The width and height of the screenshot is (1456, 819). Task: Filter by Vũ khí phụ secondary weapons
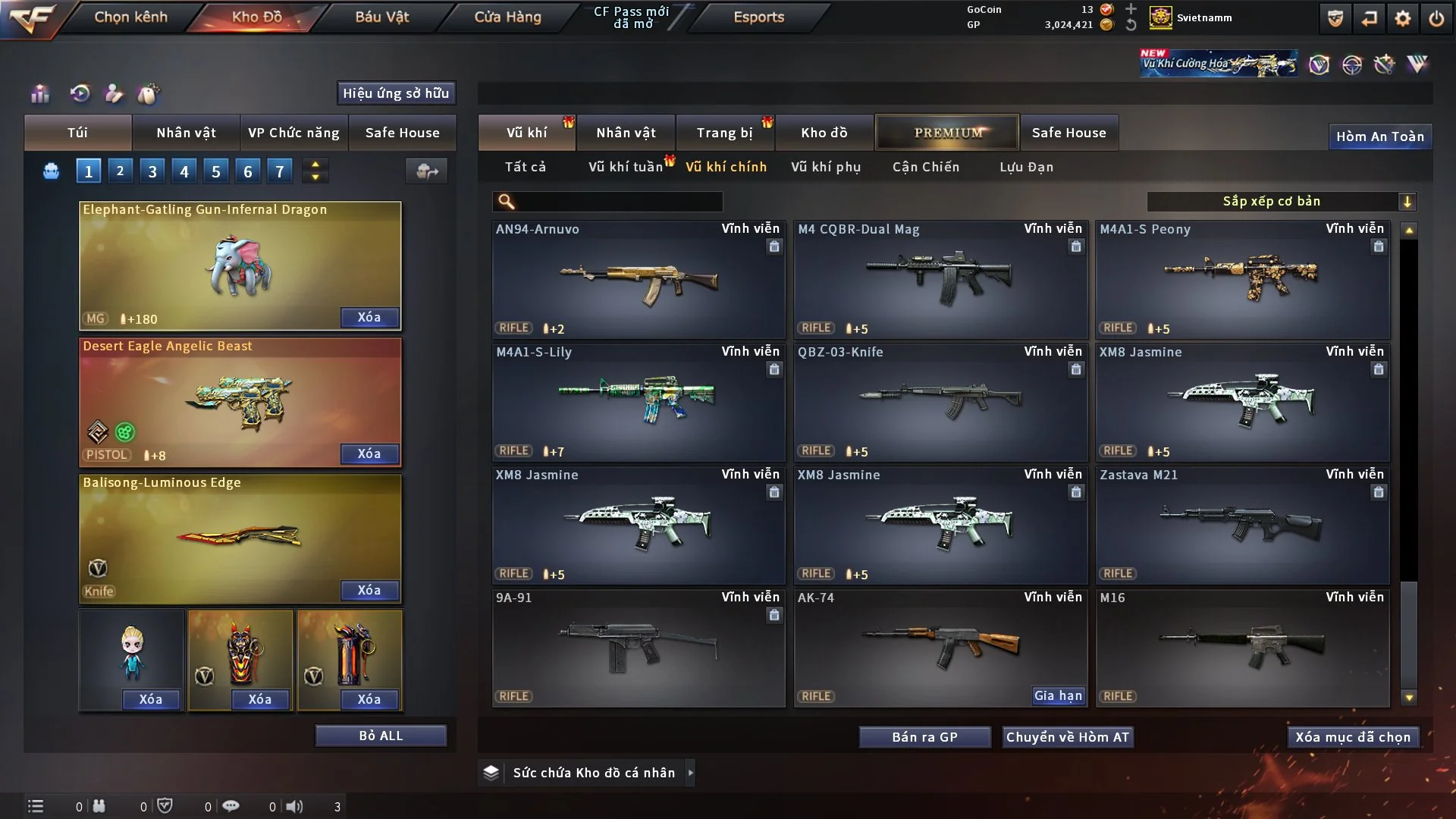(x=826, y=167)
